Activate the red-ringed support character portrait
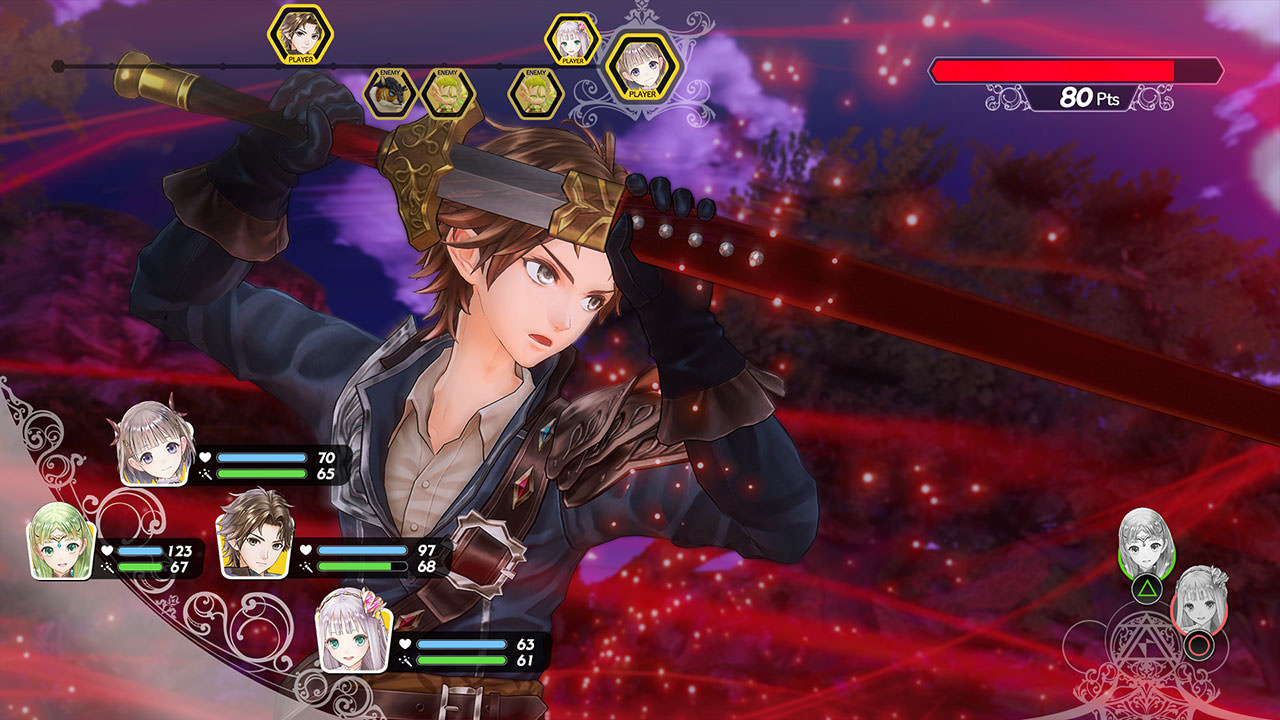1280x720 pixels. (x=1198, y=600)
